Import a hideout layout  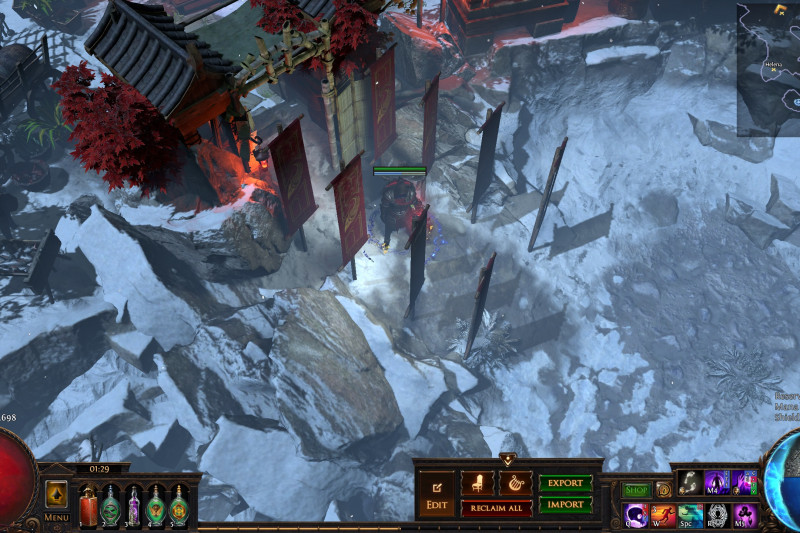[565, 505]
